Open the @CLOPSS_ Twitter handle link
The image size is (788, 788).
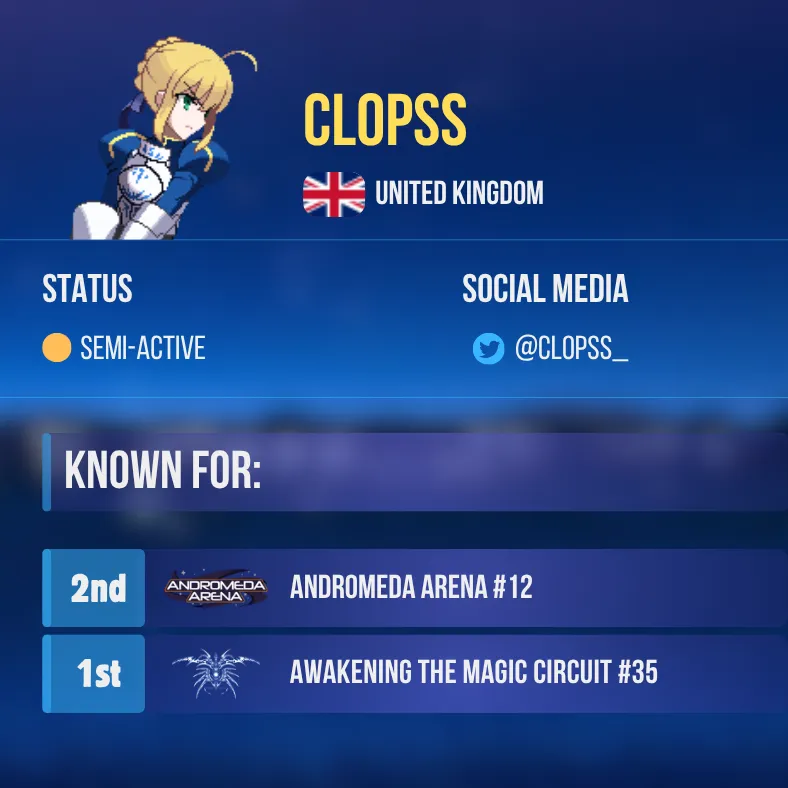pyautogui.click(x=571, y=349)
